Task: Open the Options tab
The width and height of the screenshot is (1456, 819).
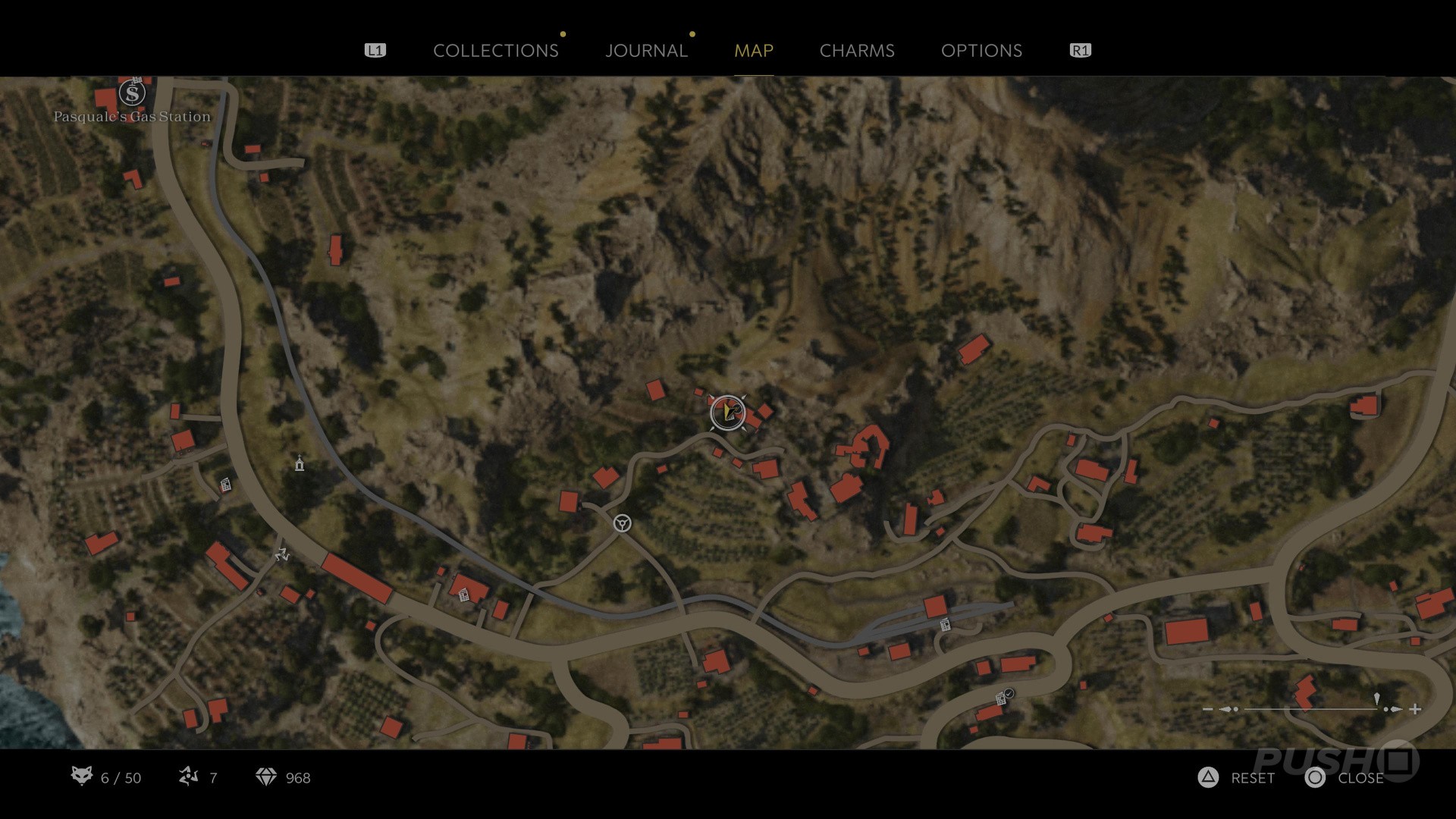Action: (981, 51)
